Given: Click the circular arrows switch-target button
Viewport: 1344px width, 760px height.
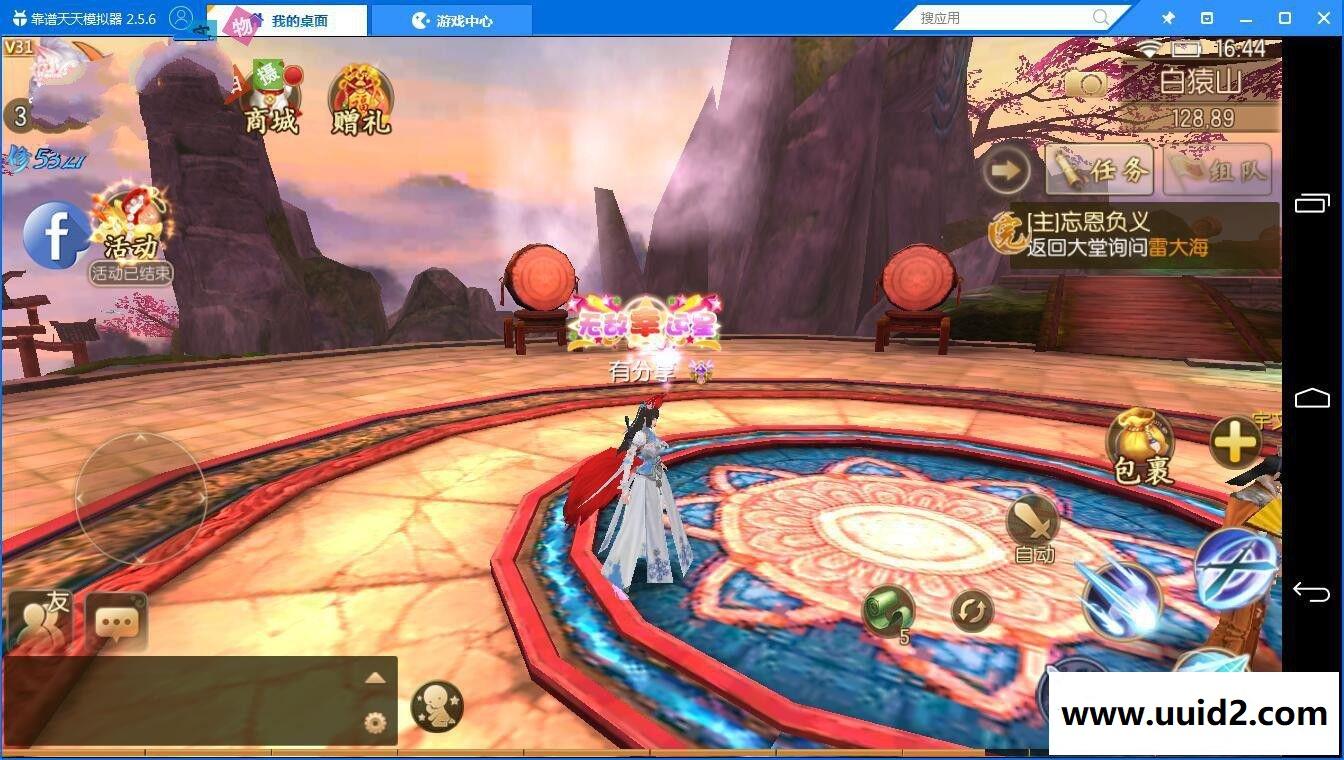Looking at the screenshot, I should (972, 610).
